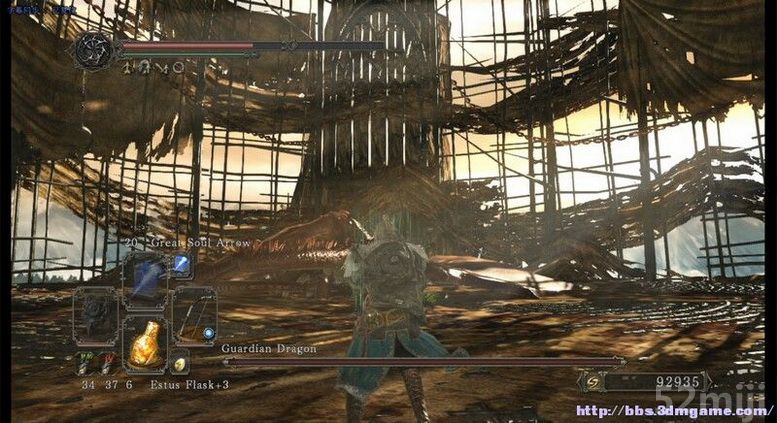Click the round covenant emblem beside the health bar
The width and height of the screenshot is (777, 423).
coord(93,50)
